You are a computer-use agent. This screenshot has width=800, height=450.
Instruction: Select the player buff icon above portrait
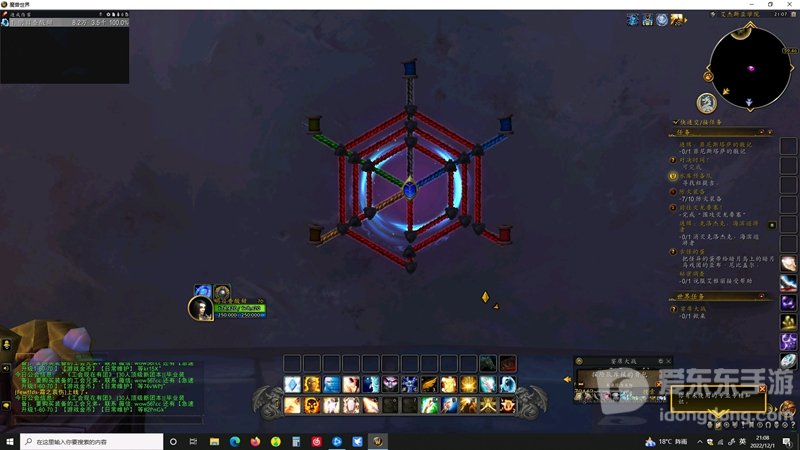(x=202, y=290)
